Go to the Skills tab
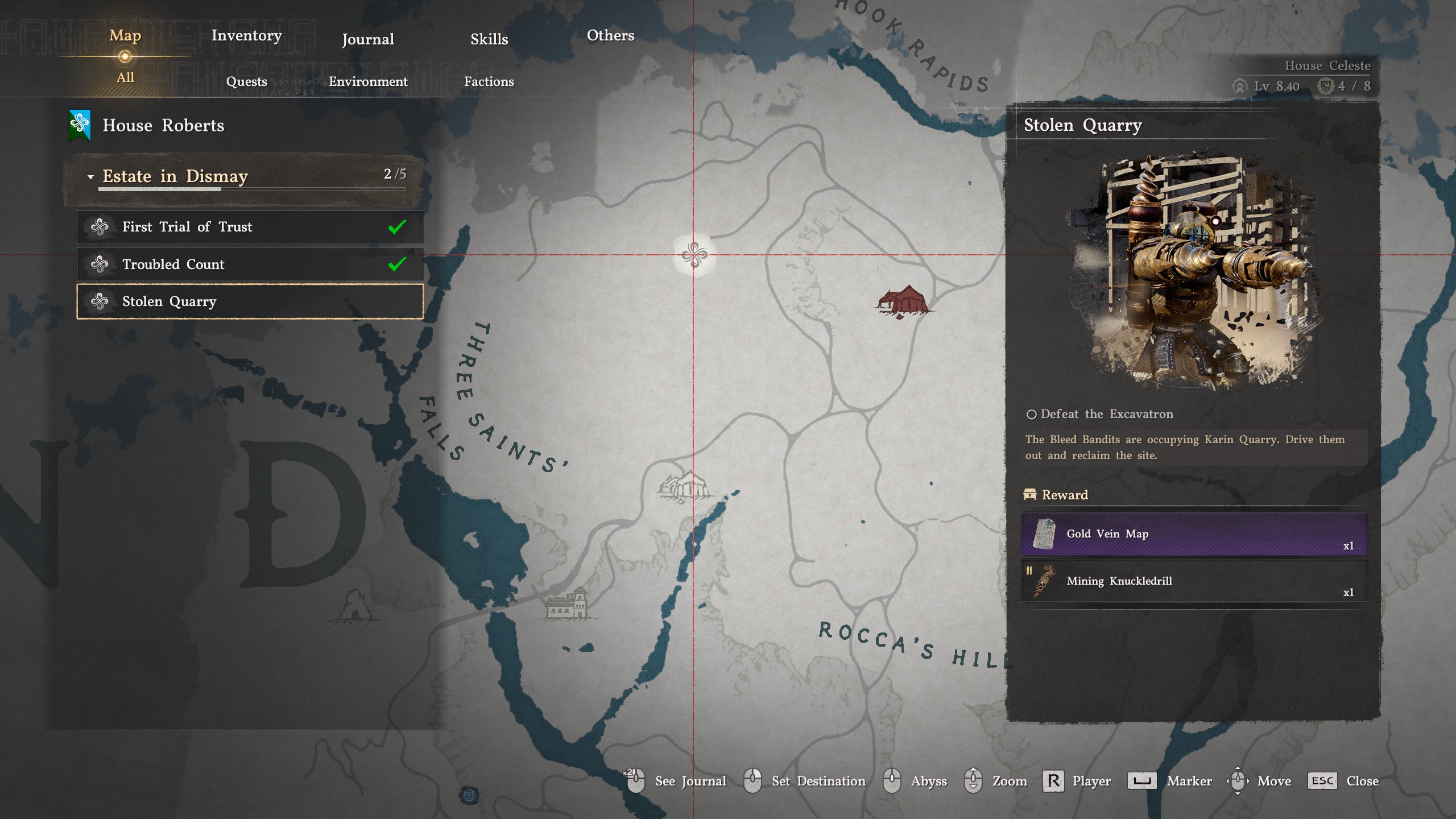 pyautogui.click(x=489, y=39)
